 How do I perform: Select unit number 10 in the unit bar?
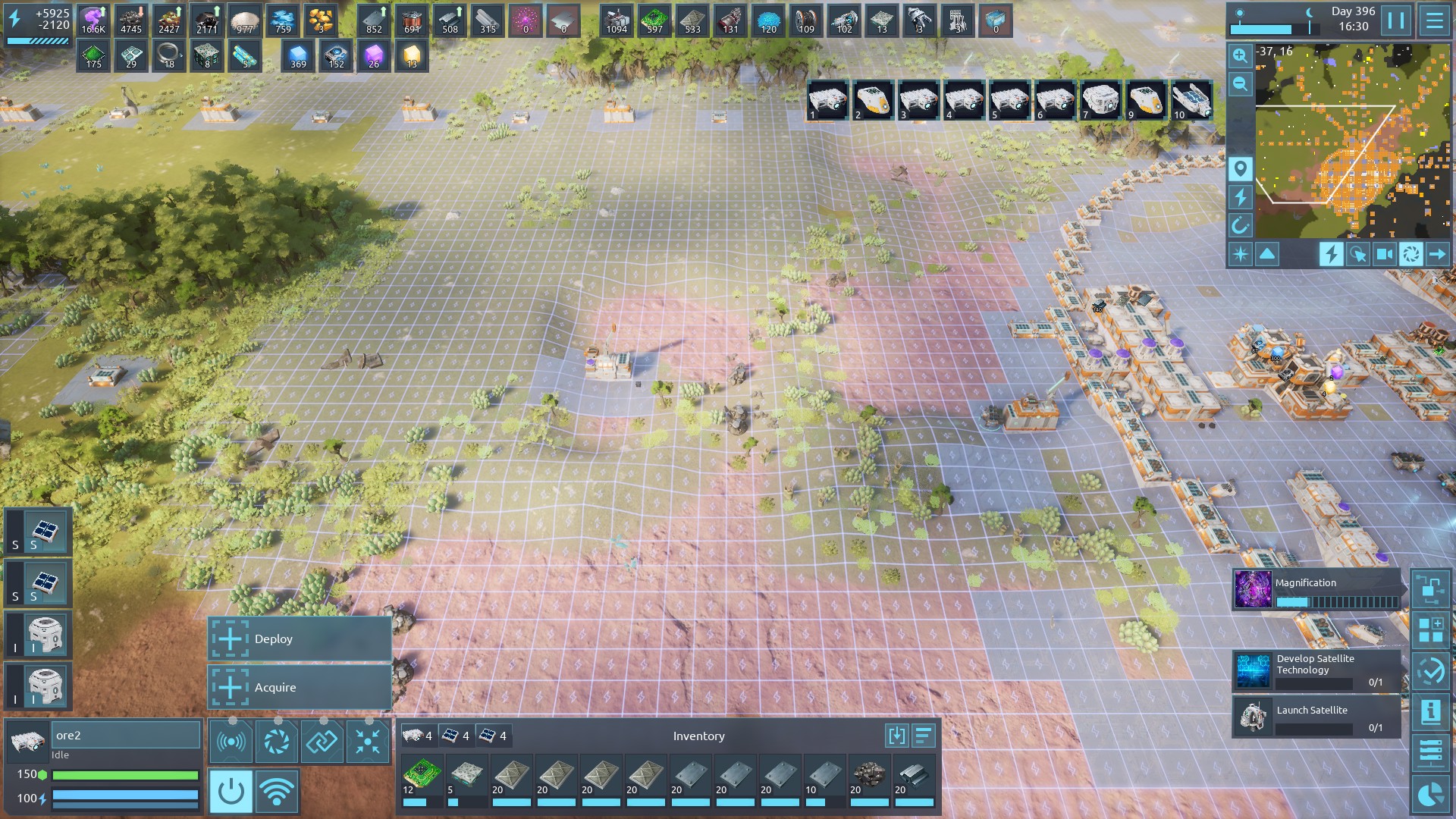point(1191,100)
